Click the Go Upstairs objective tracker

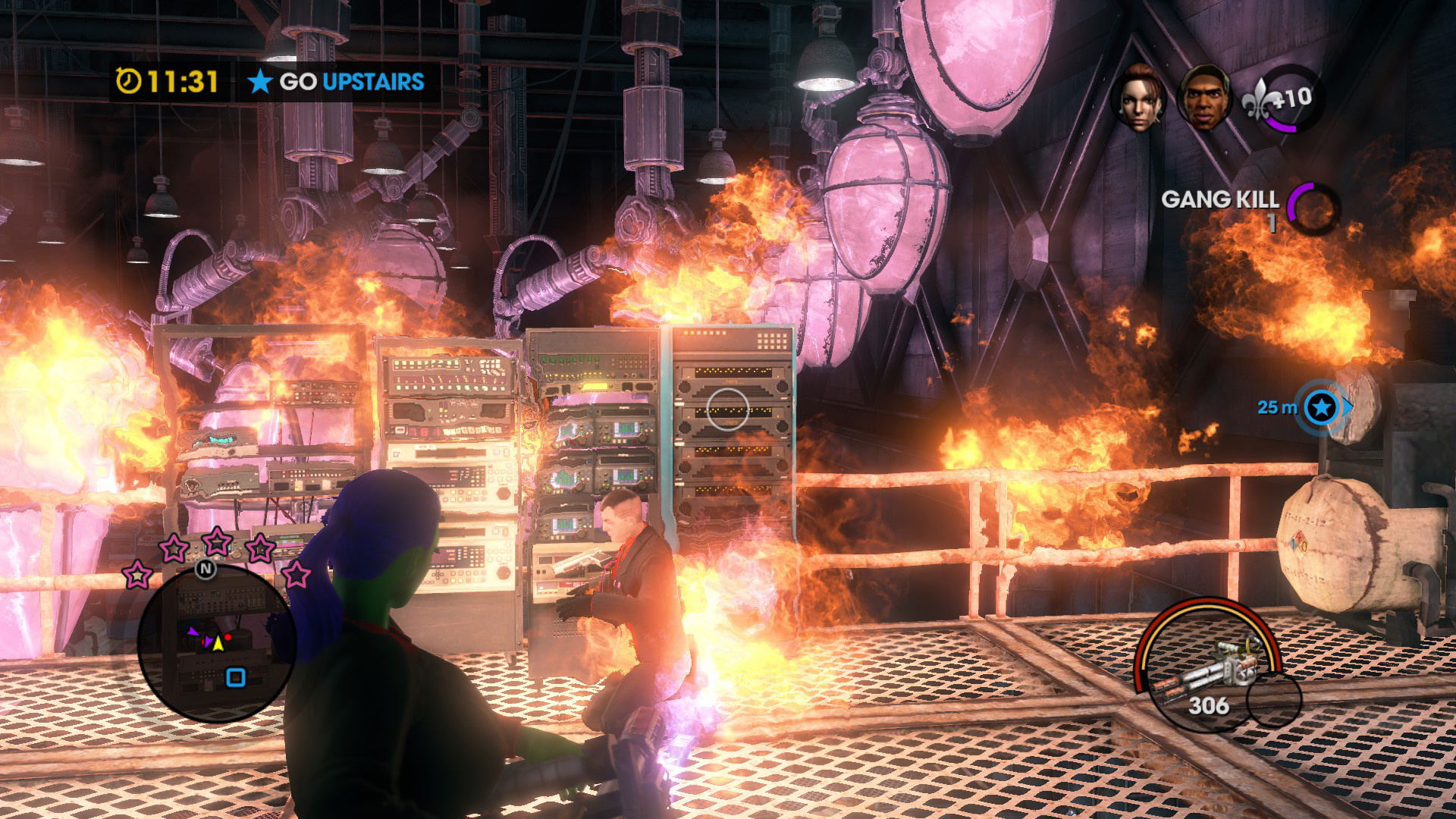(336, 81)
